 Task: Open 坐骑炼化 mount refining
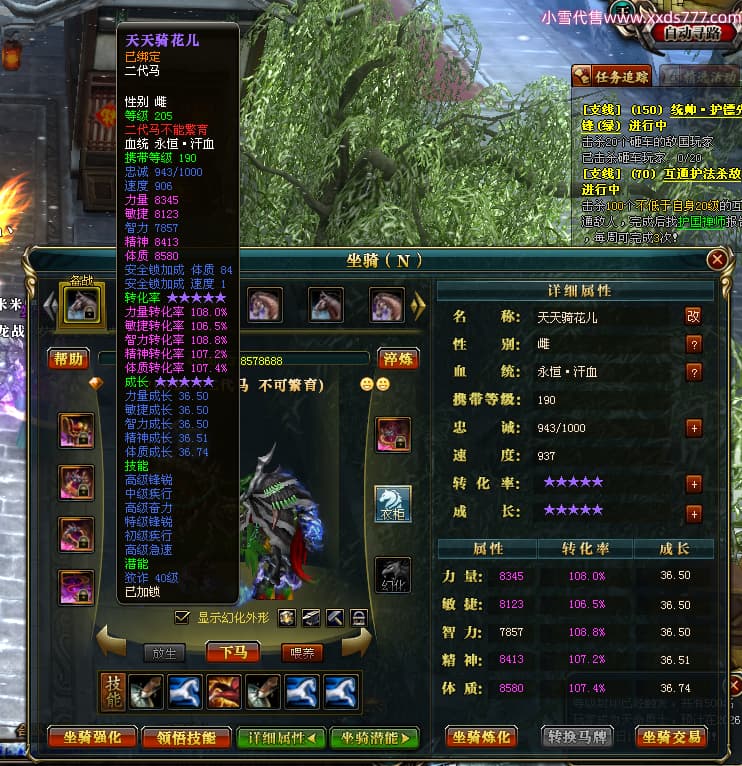pyautogui.click(x=481, y=737)
